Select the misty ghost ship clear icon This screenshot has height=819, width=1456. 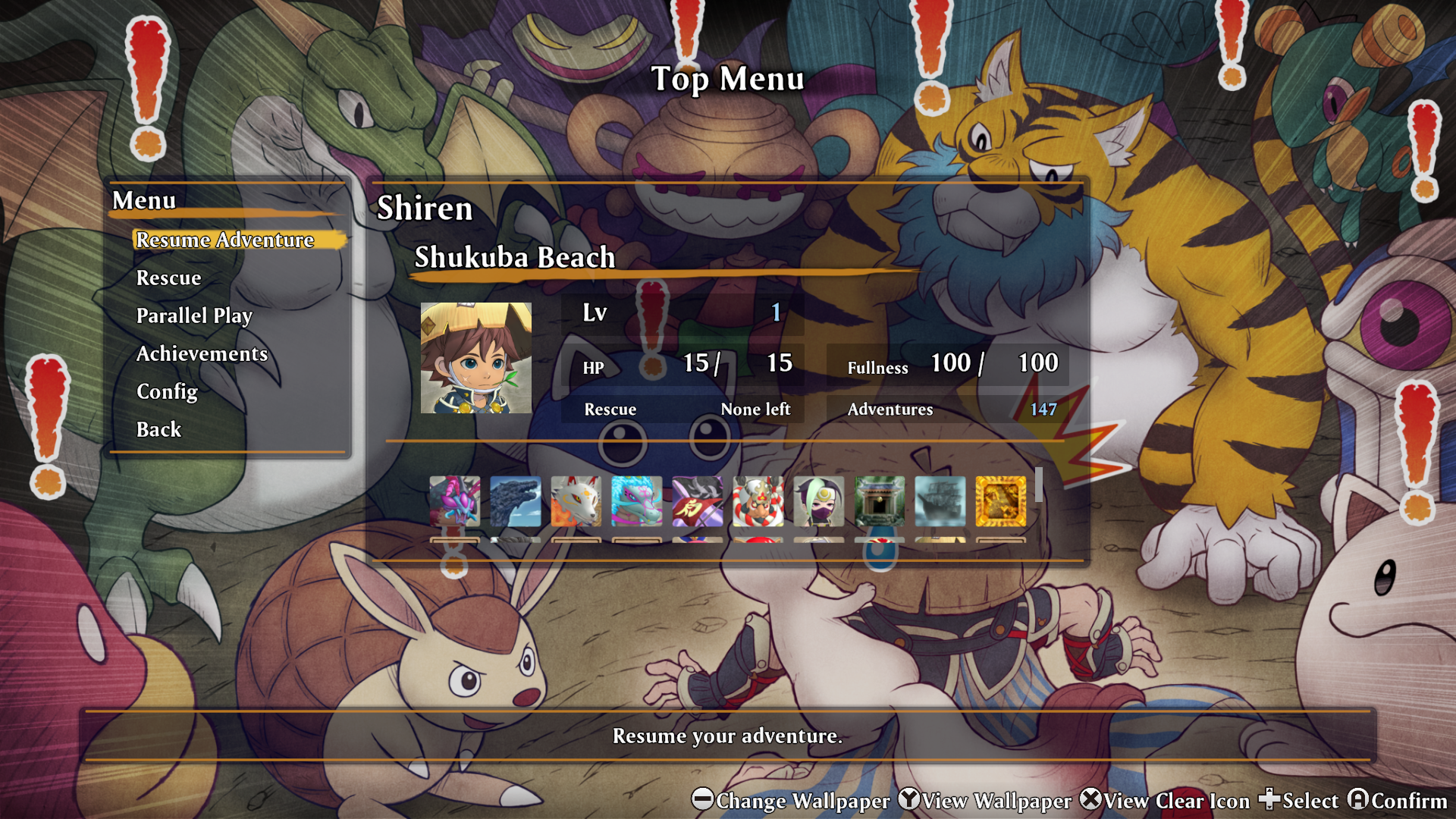point(940,501)
